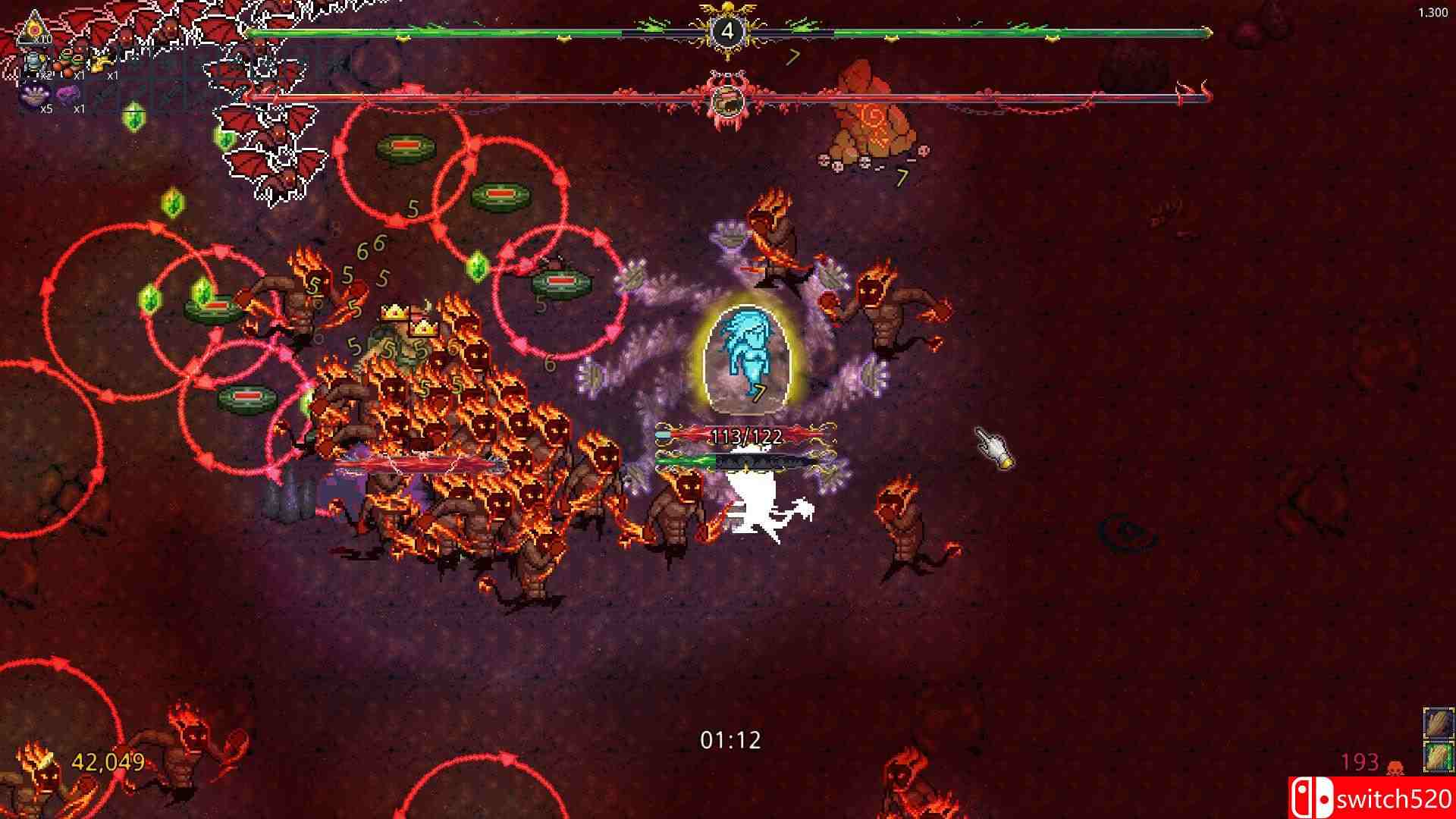Viewport: 1456px width, 819px height.
Task: Select the golden key relic icon in inventory
Action: coord(101,59)
